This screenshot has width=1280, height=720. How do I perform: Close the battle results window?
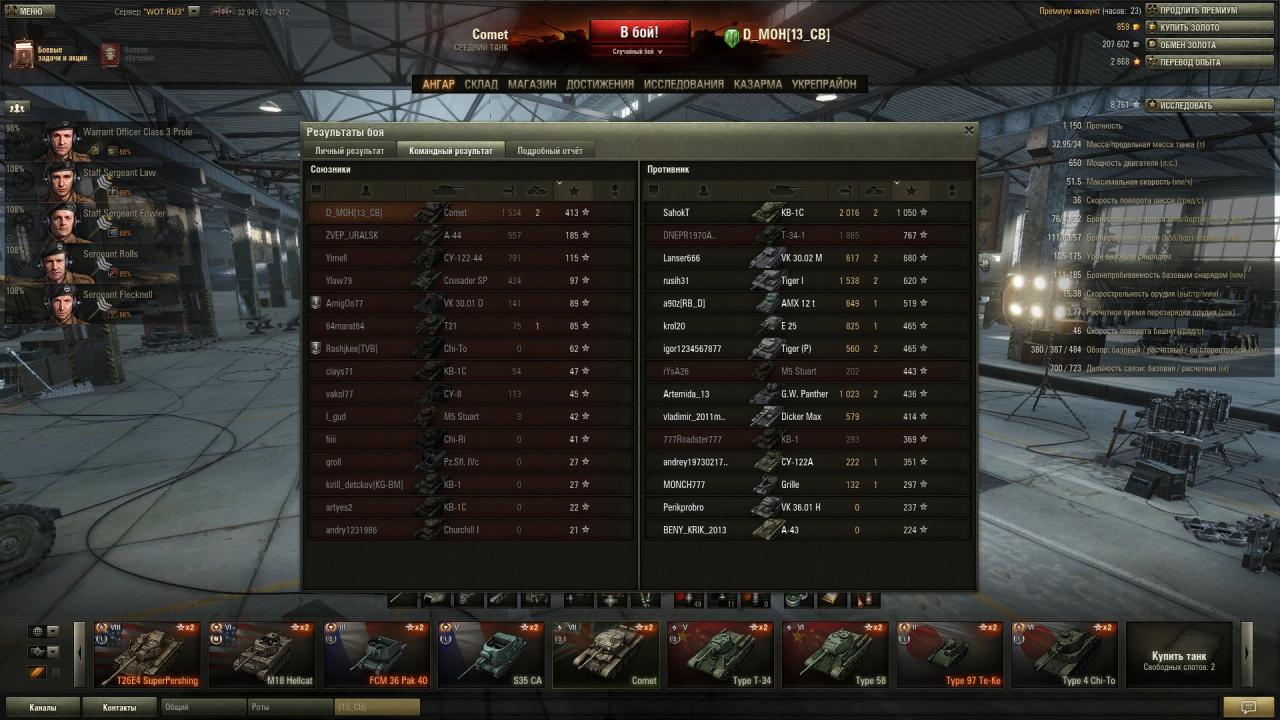[968, 130]
